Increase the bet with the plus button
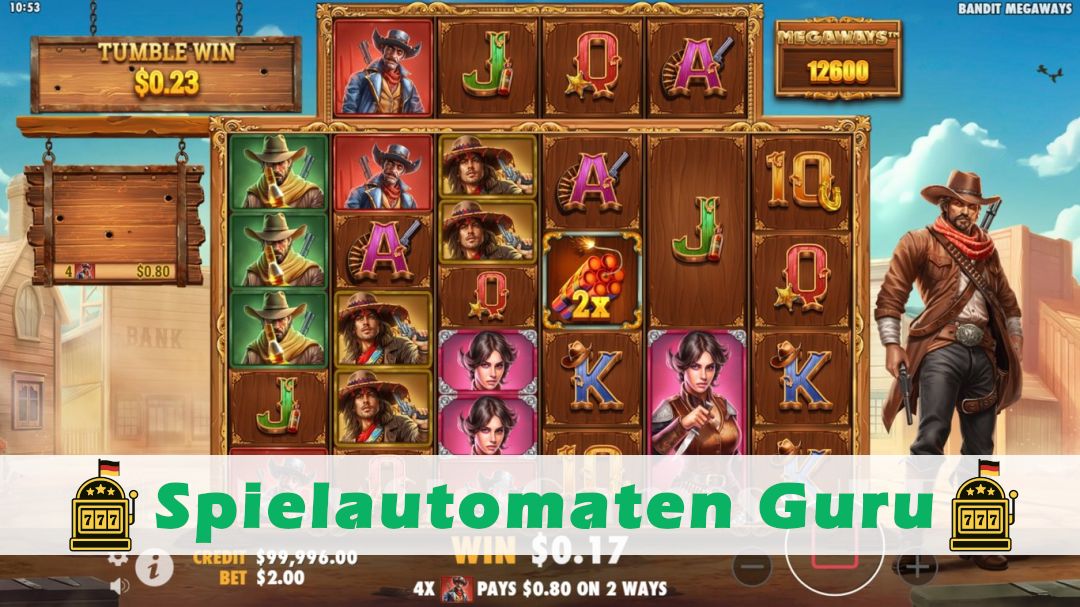This screenshot has height=607, width=1080. pyautogui.click(x=916, y=567)
